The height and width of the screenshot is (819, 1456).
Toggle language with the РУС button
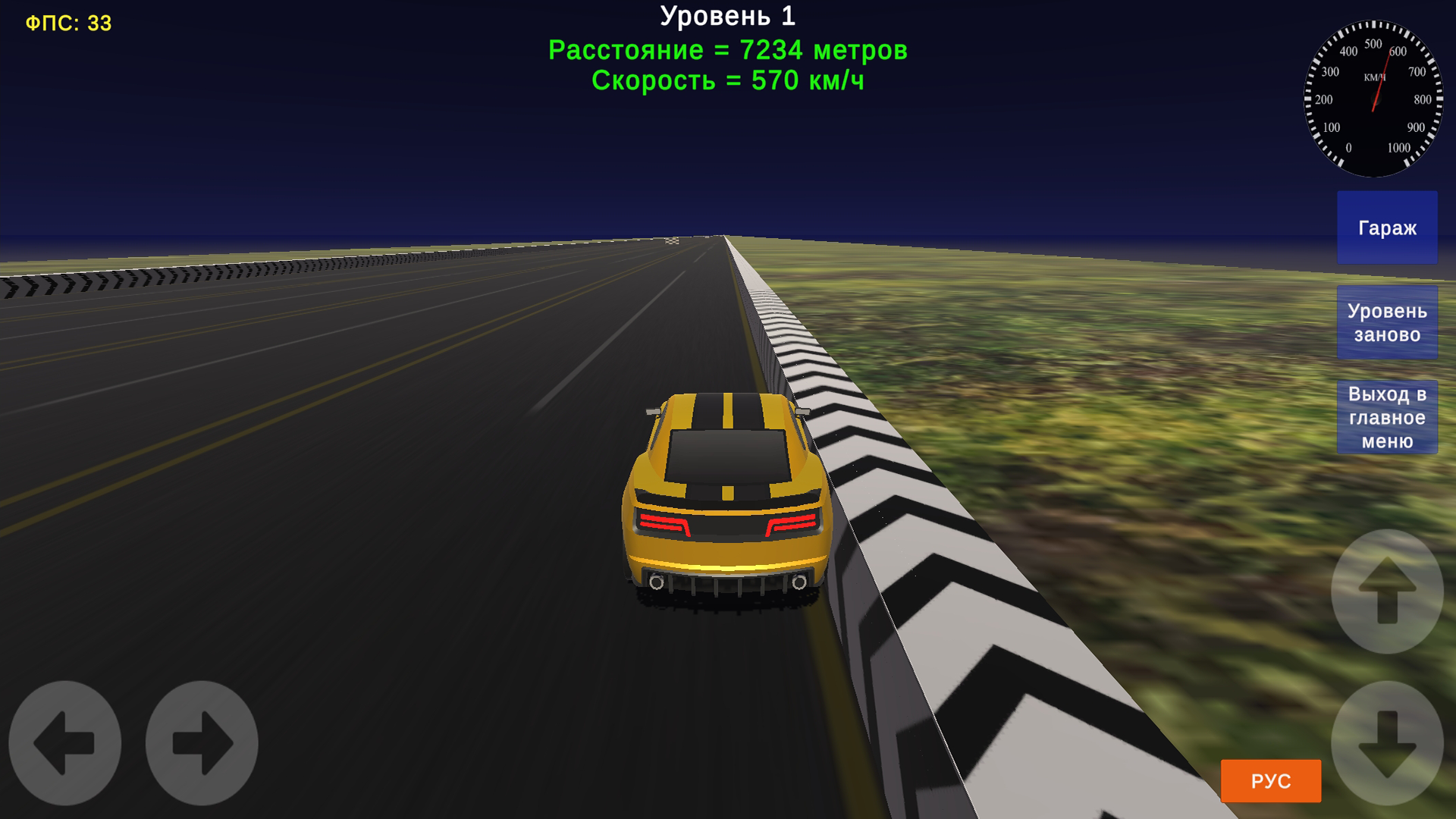coord(1269,780)
